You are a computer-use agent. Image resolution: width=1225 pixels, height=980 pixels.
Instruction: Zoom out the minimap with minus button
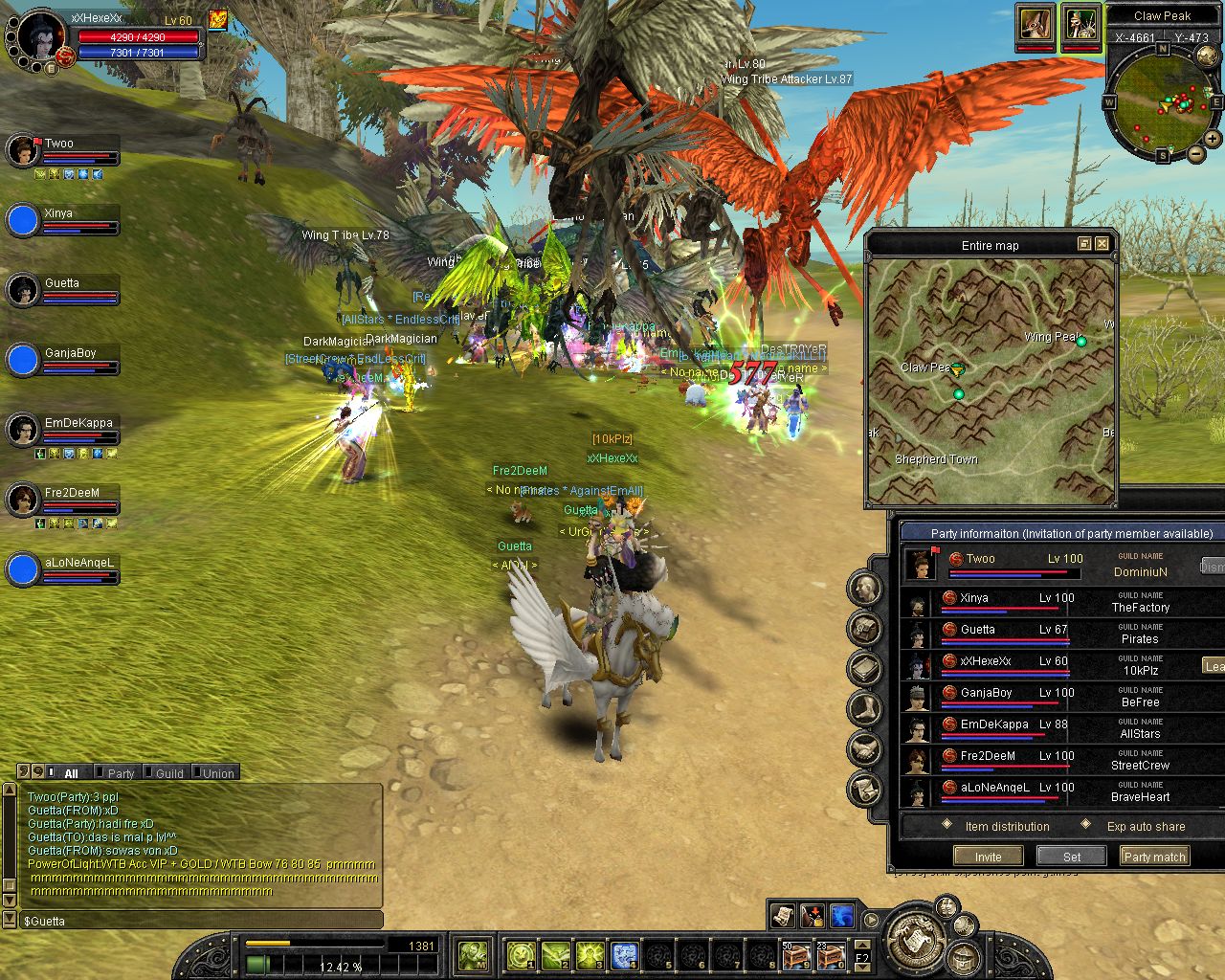1196,154
